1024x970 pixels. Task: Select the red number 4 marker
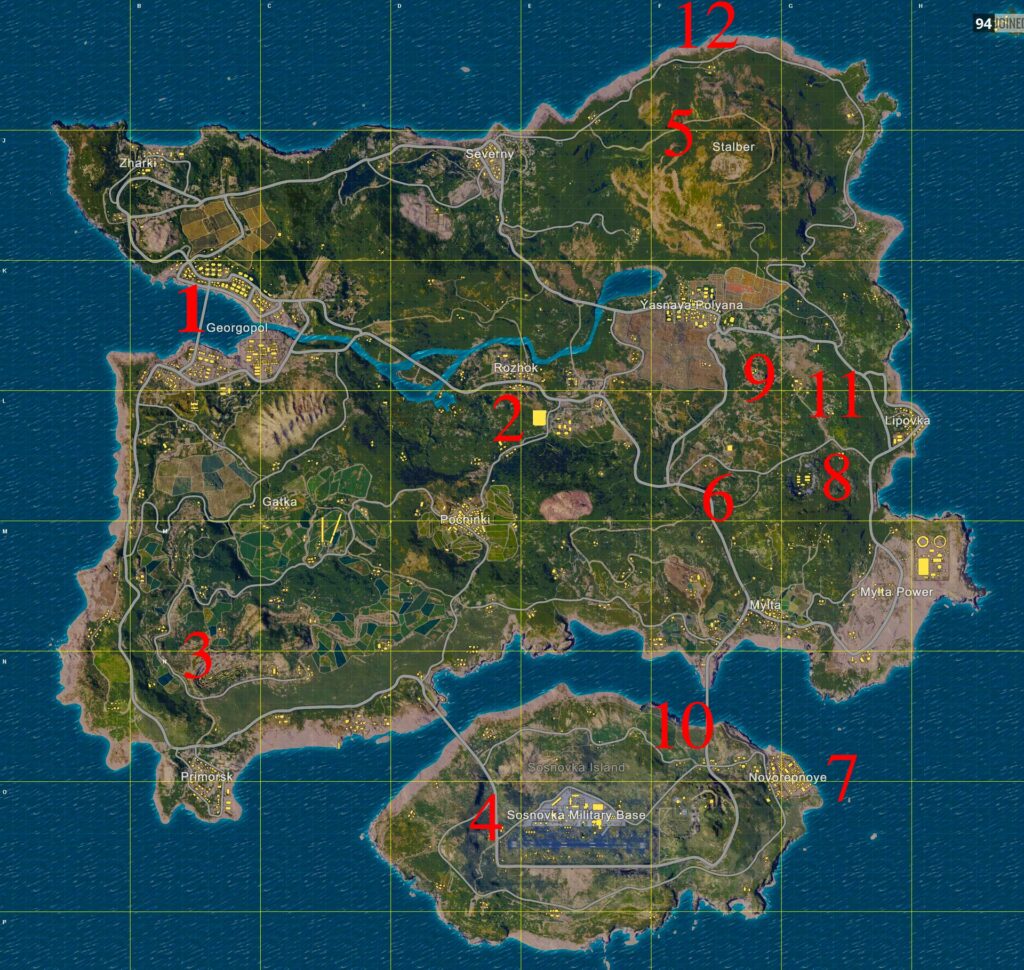point(485,819)
